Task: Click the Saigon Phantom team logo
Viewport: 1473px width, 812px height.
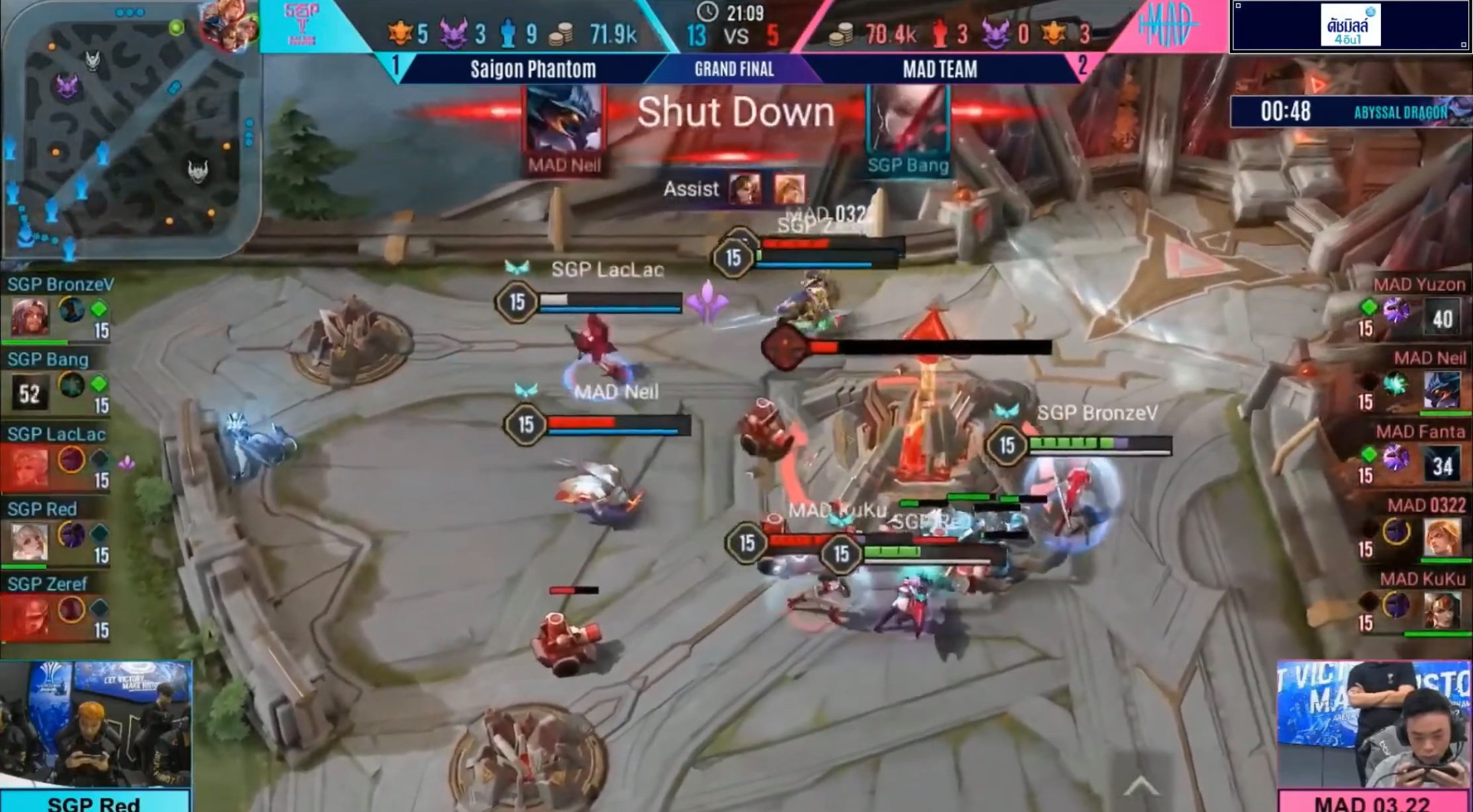Action: tap(302, 25)
